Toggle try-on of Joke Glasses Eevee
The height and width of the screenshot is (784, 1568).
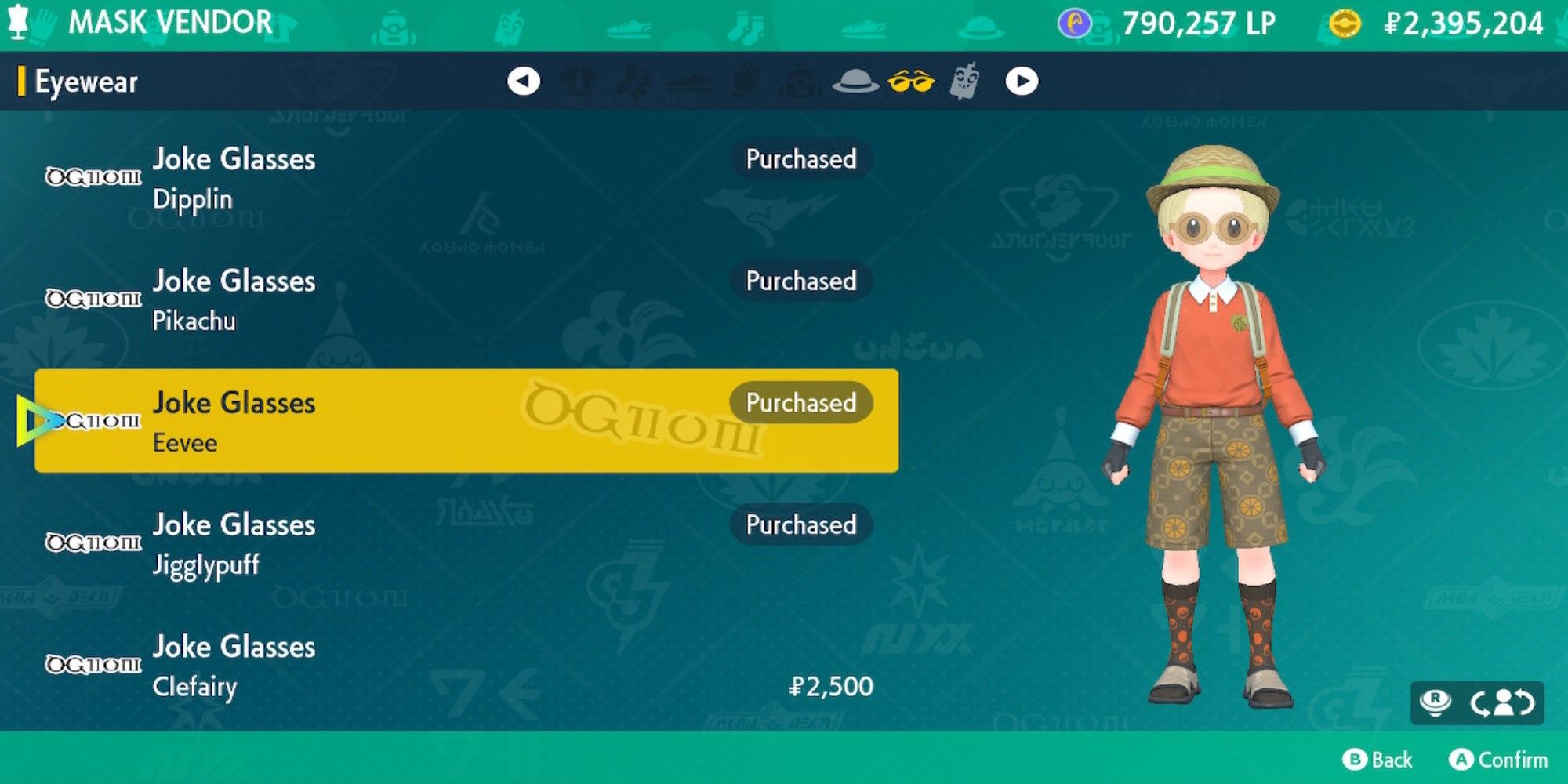pos(470,422)
